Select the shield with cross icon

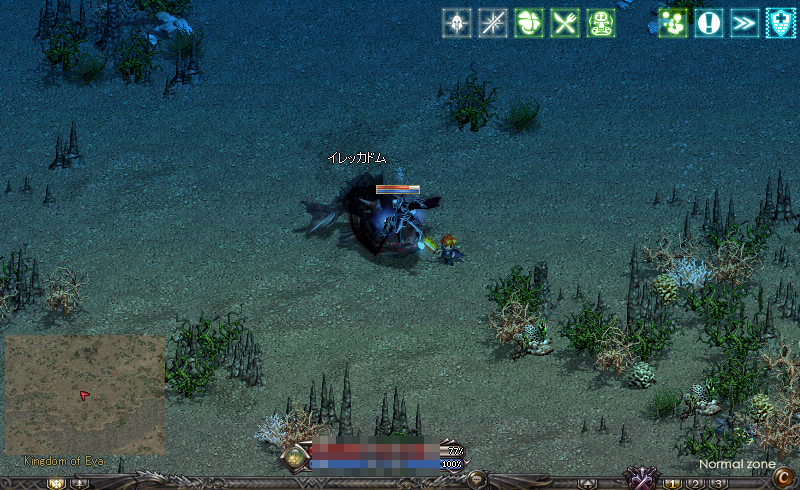[781, 23]
